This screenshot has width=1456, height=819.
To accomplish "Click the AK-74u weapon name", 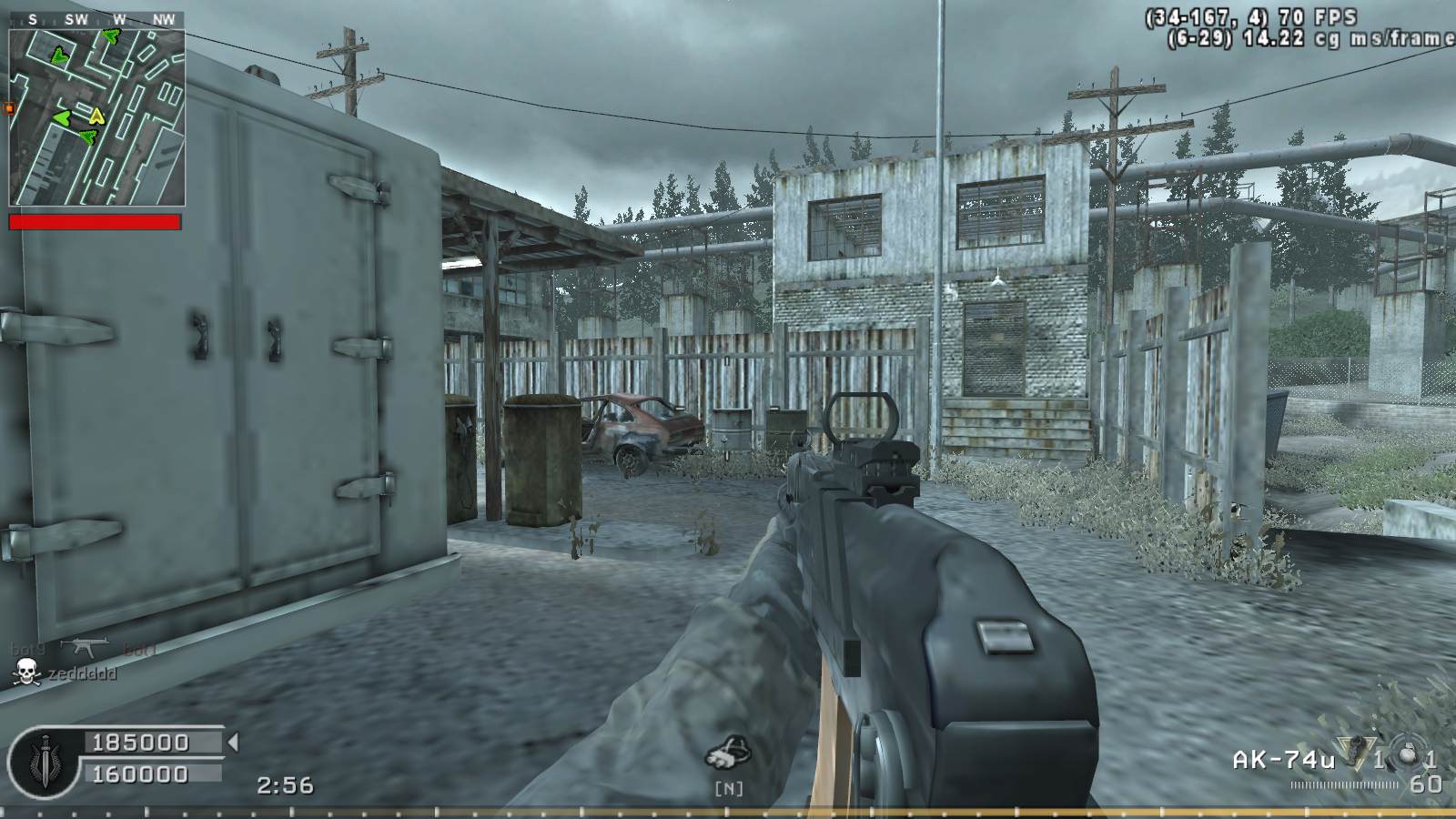I will 1283,760.
